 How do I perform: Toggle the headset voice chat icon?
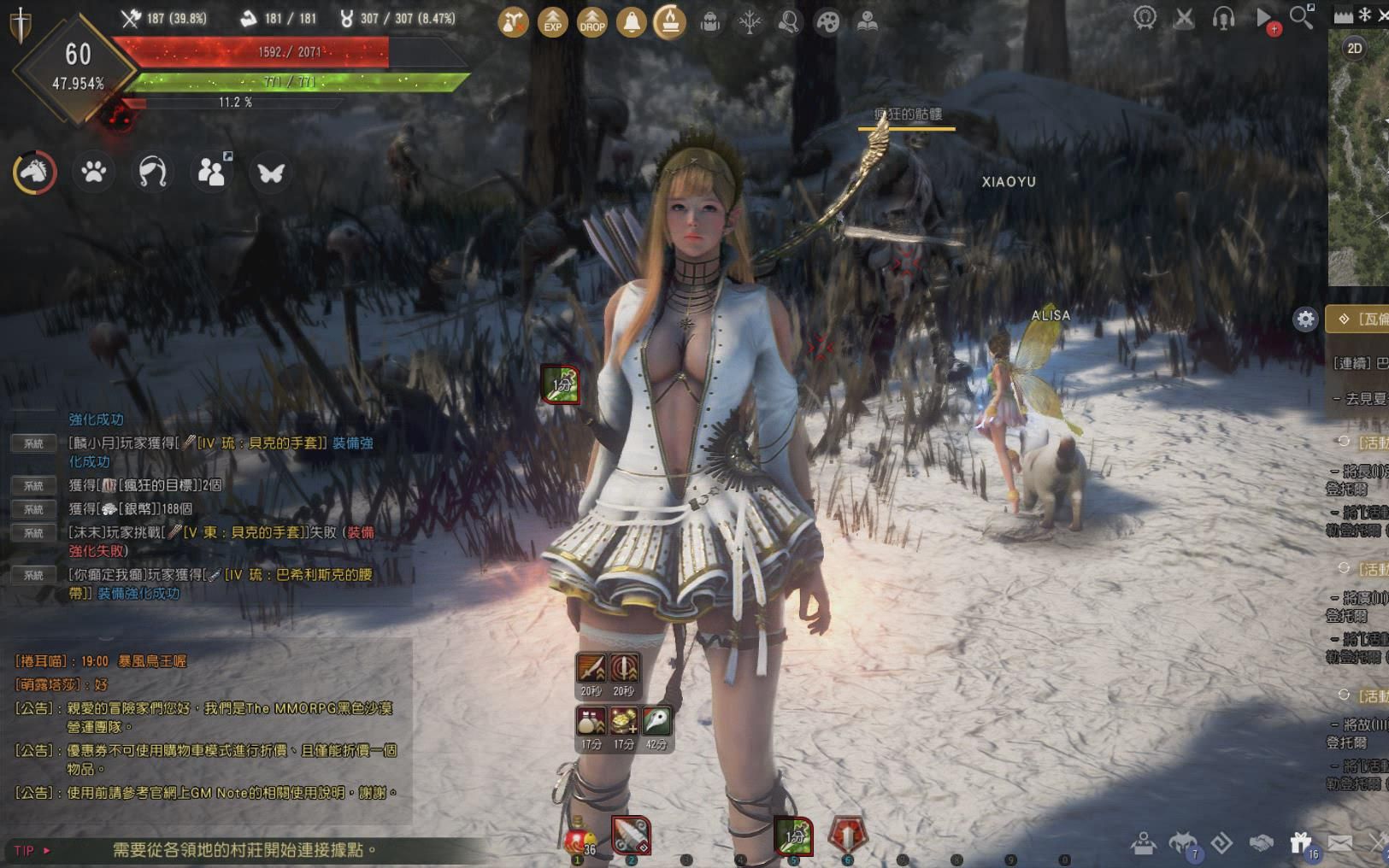[1223, 18]
